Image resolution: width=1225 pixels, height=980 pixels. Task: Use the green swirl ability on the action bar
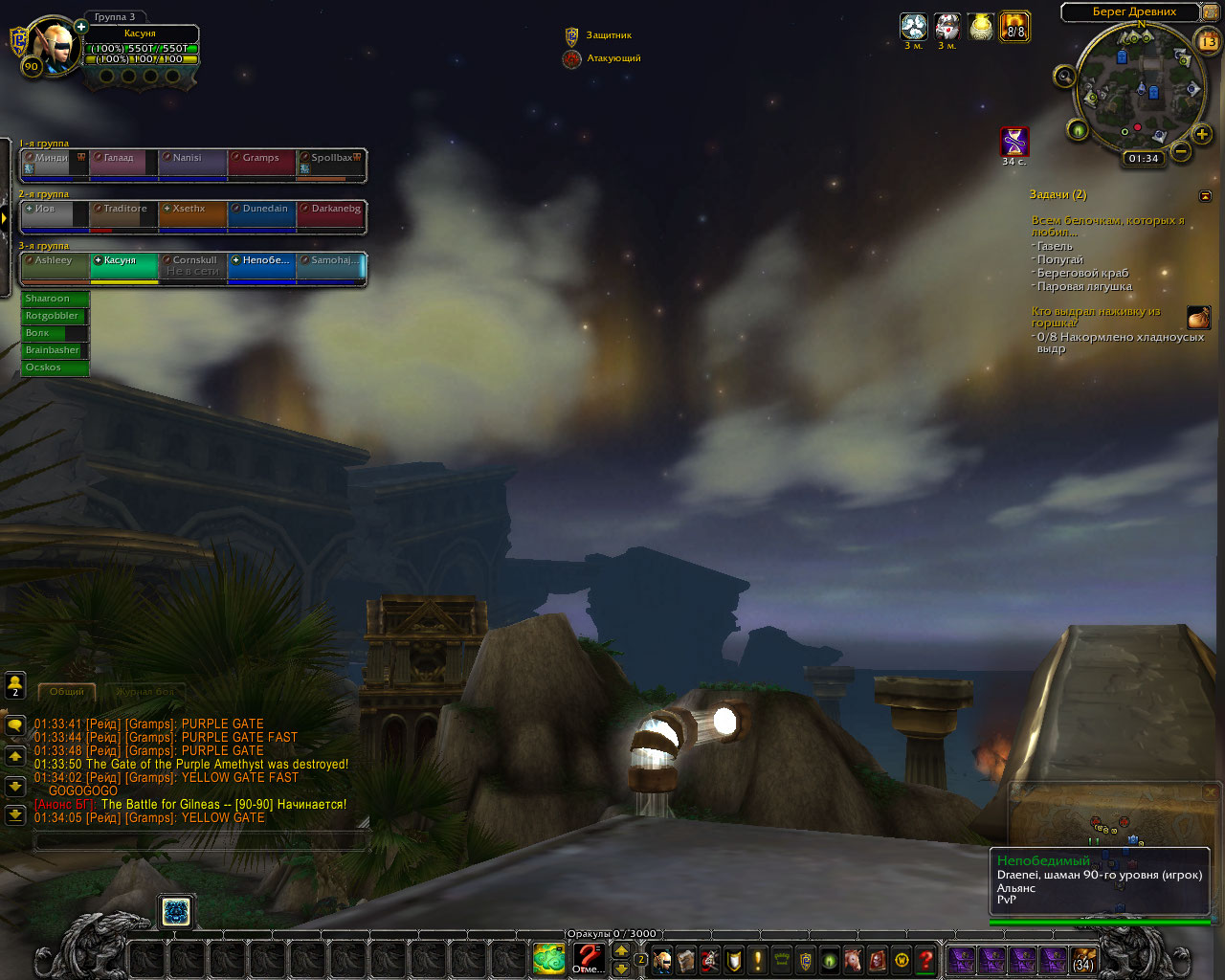pyautogui.click(x=549, y=959)
